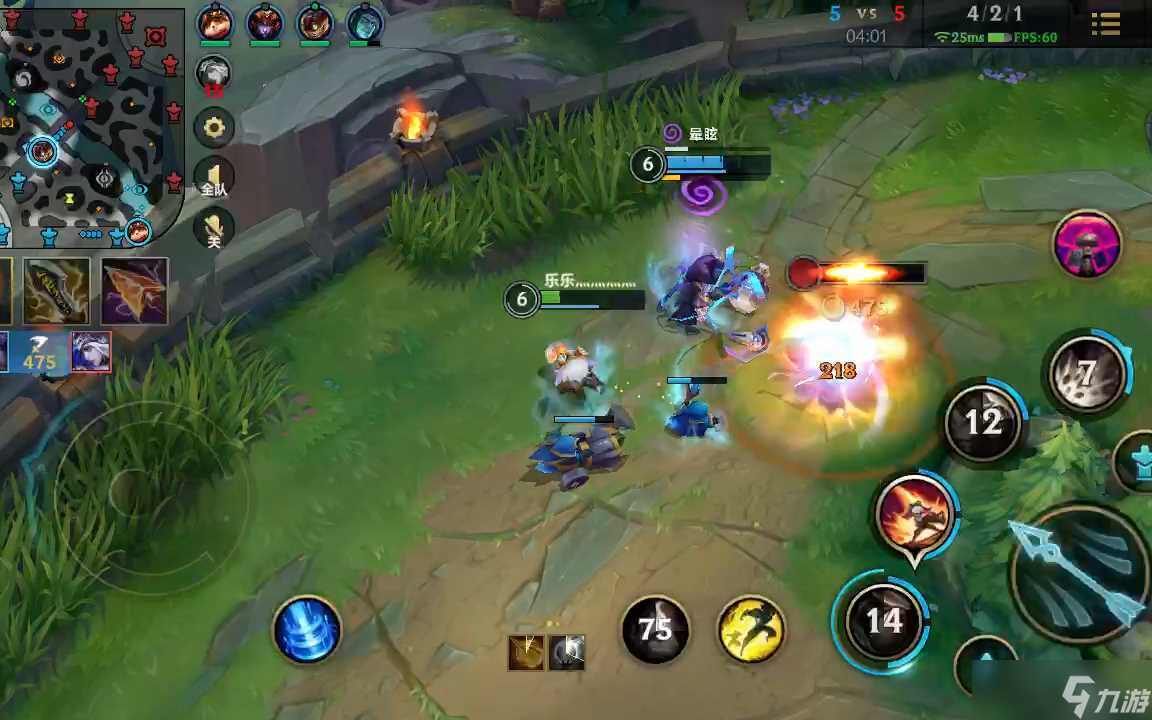The height and width of the screenshot is (720, 1152).
Task: Buy the recommended yellow blade item
Action: point(57,291)
